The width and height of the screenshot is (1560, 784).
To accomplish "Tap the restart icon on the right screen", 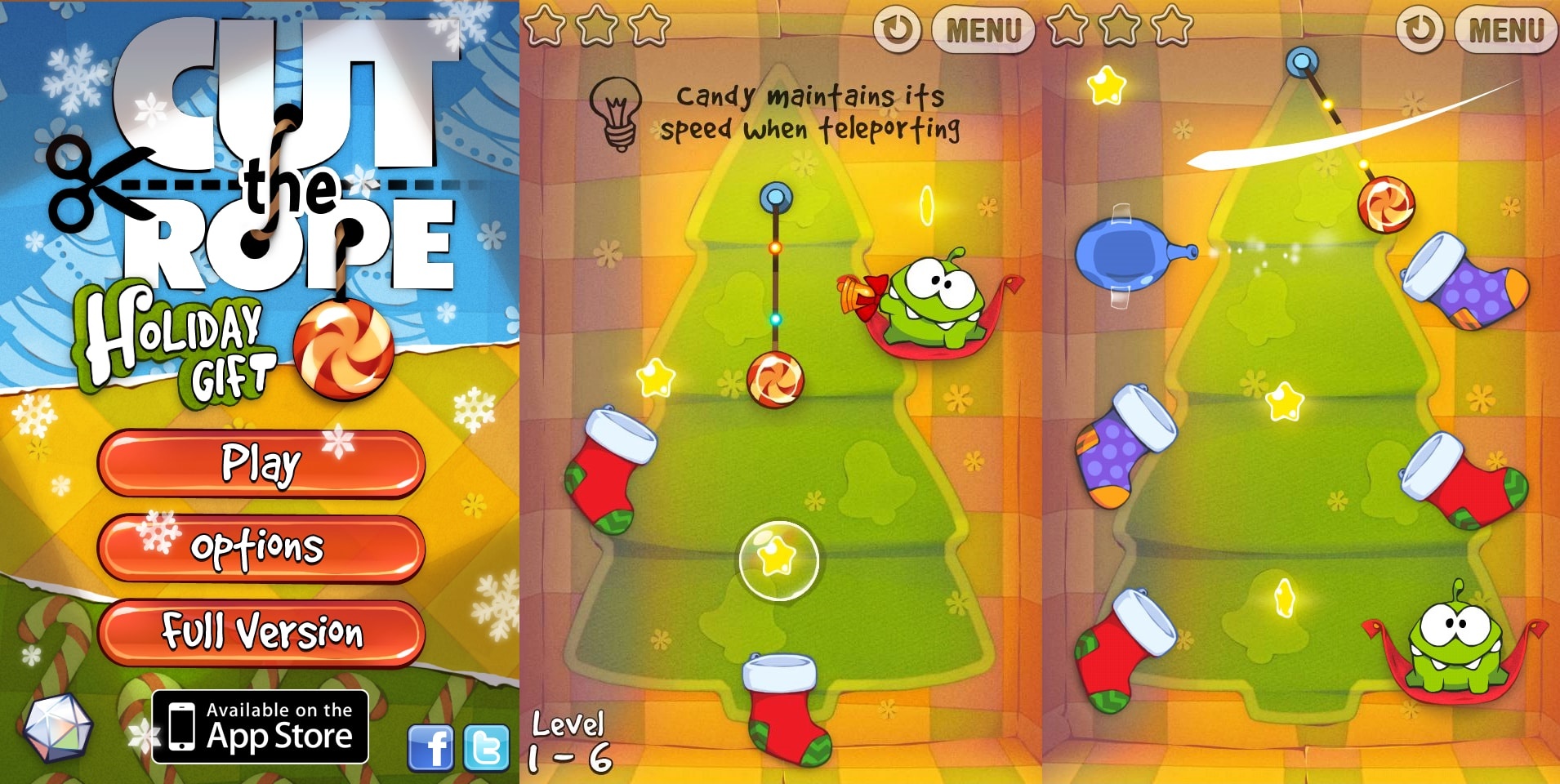I will pyautogui.click(x=1421, y=29).
